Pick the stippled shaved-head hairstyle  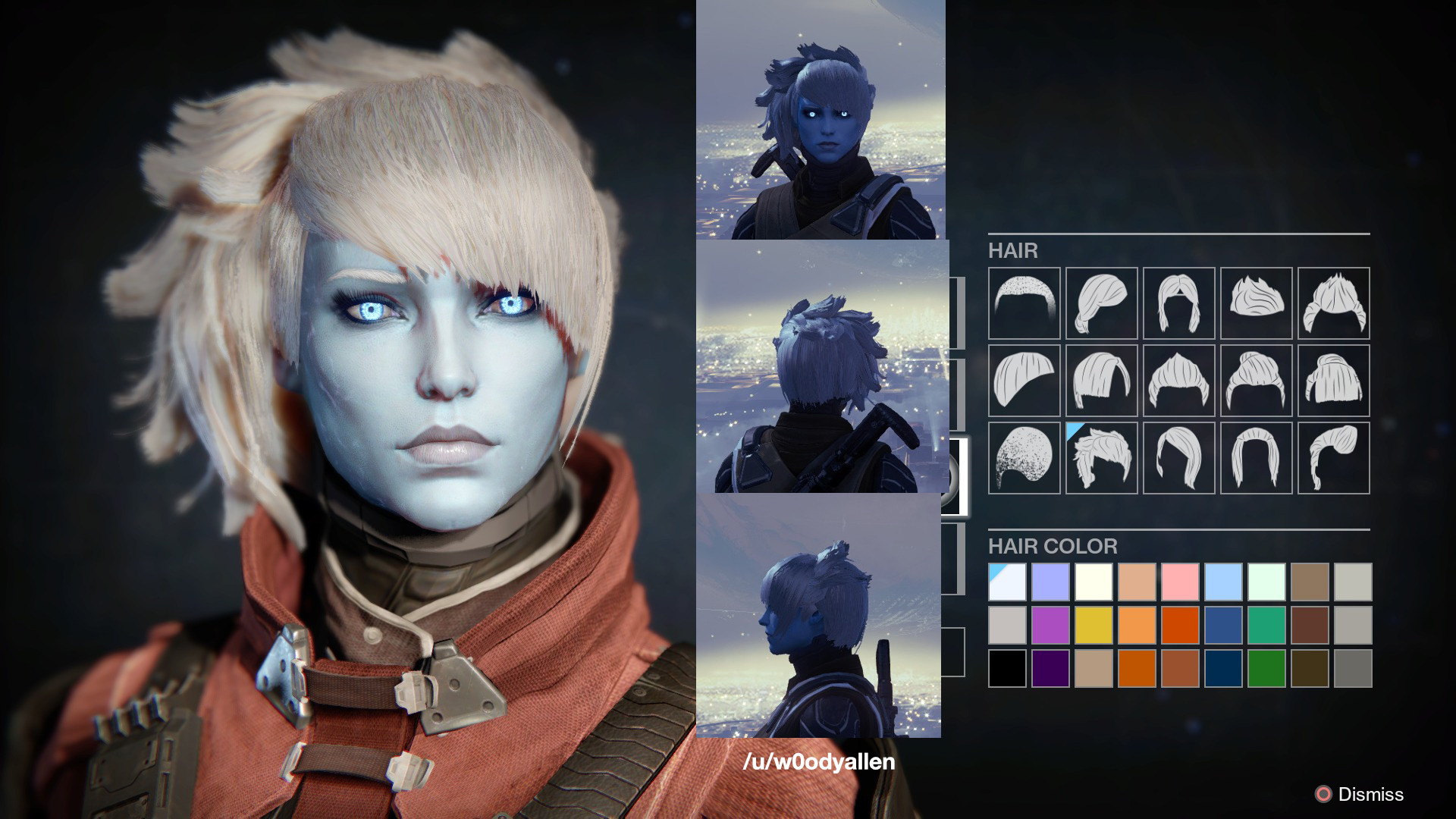(x=1024, y=457)
